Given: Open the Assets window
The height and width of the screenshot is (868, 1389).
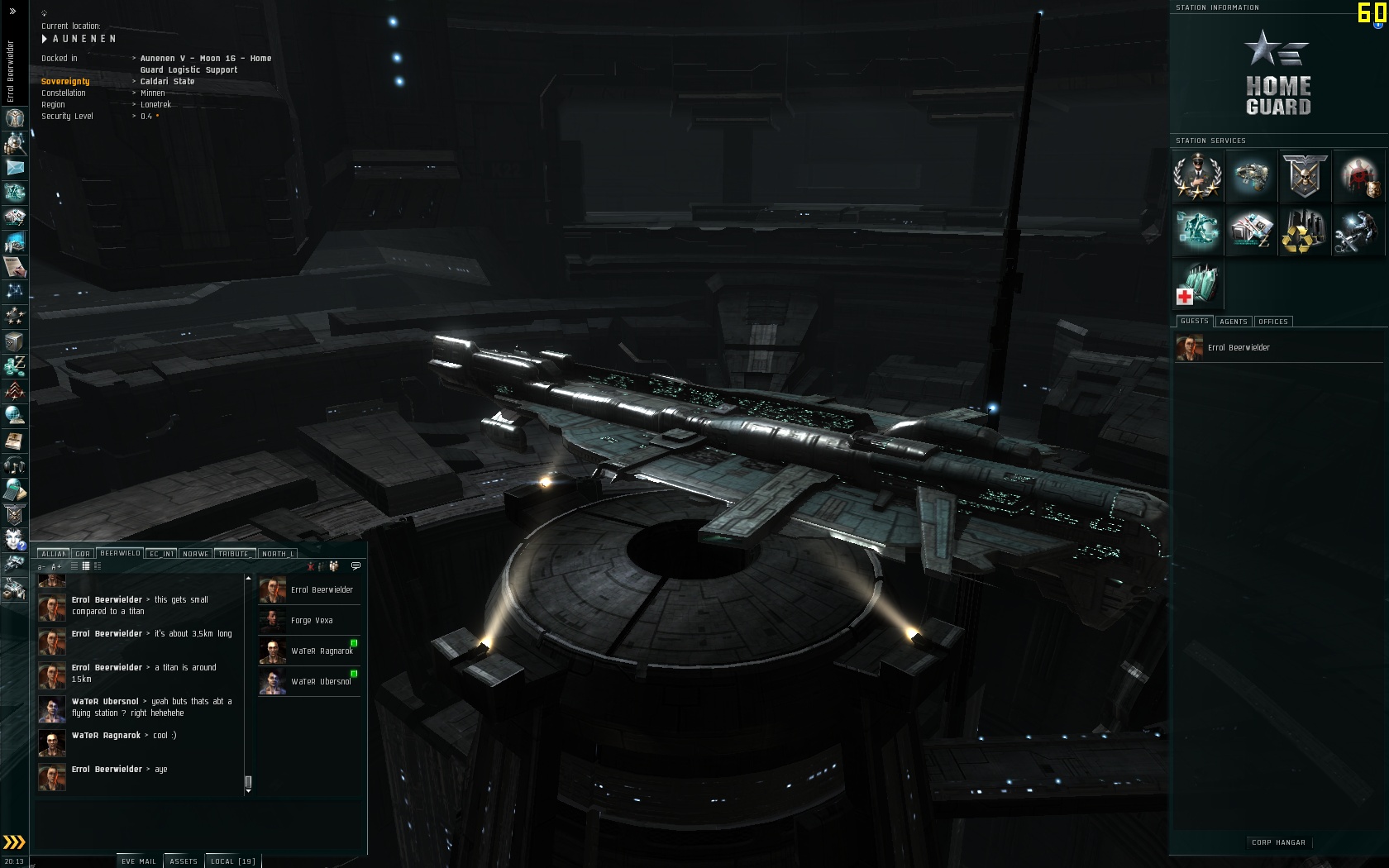Looking at the screenshot, I should tap(183, 861).
